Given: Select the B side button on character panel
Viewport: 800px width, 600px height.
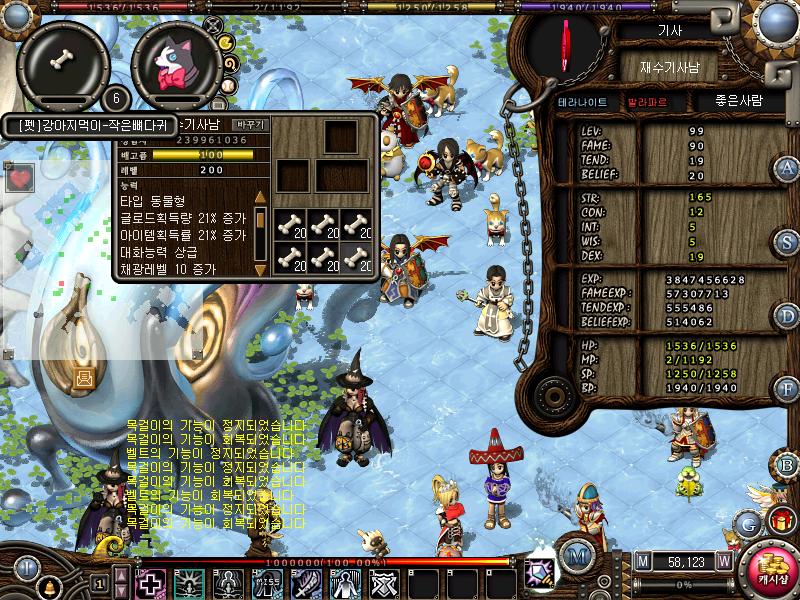Looking at the screenshot, I should (x=787, y=465).
